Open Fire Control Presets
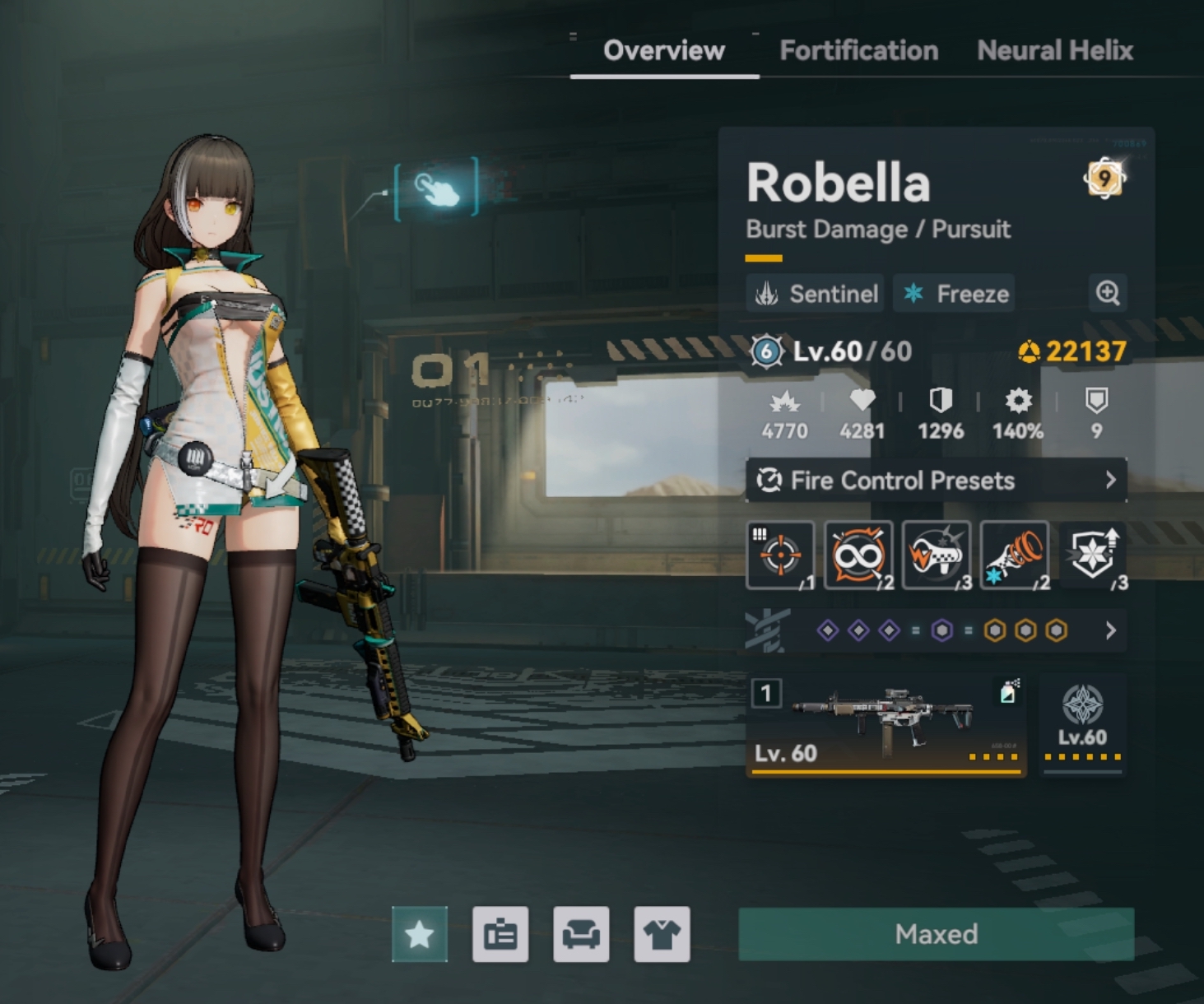 (x=936, y=481)
